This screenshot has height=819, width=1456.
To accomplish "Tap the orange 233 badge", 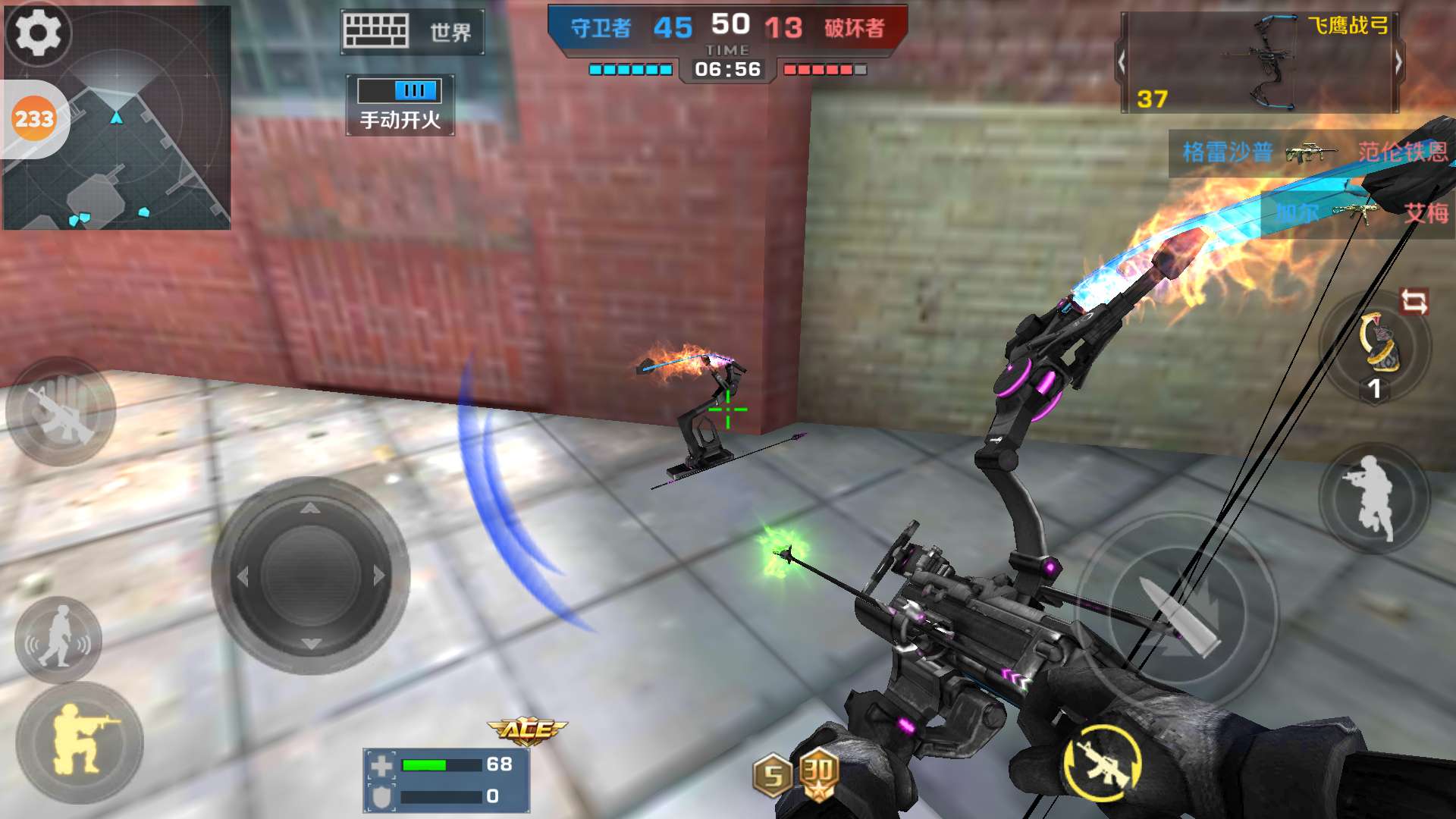I will [x=34, y=119].
